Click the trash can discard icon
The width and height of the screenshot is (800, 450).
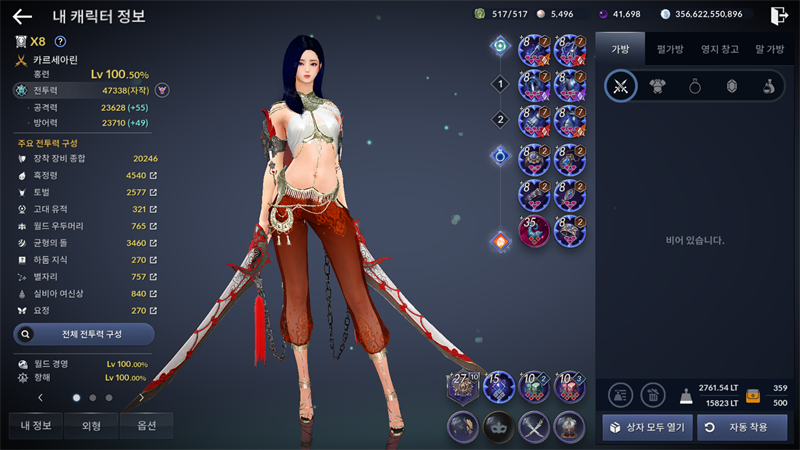tap(654, 394)
